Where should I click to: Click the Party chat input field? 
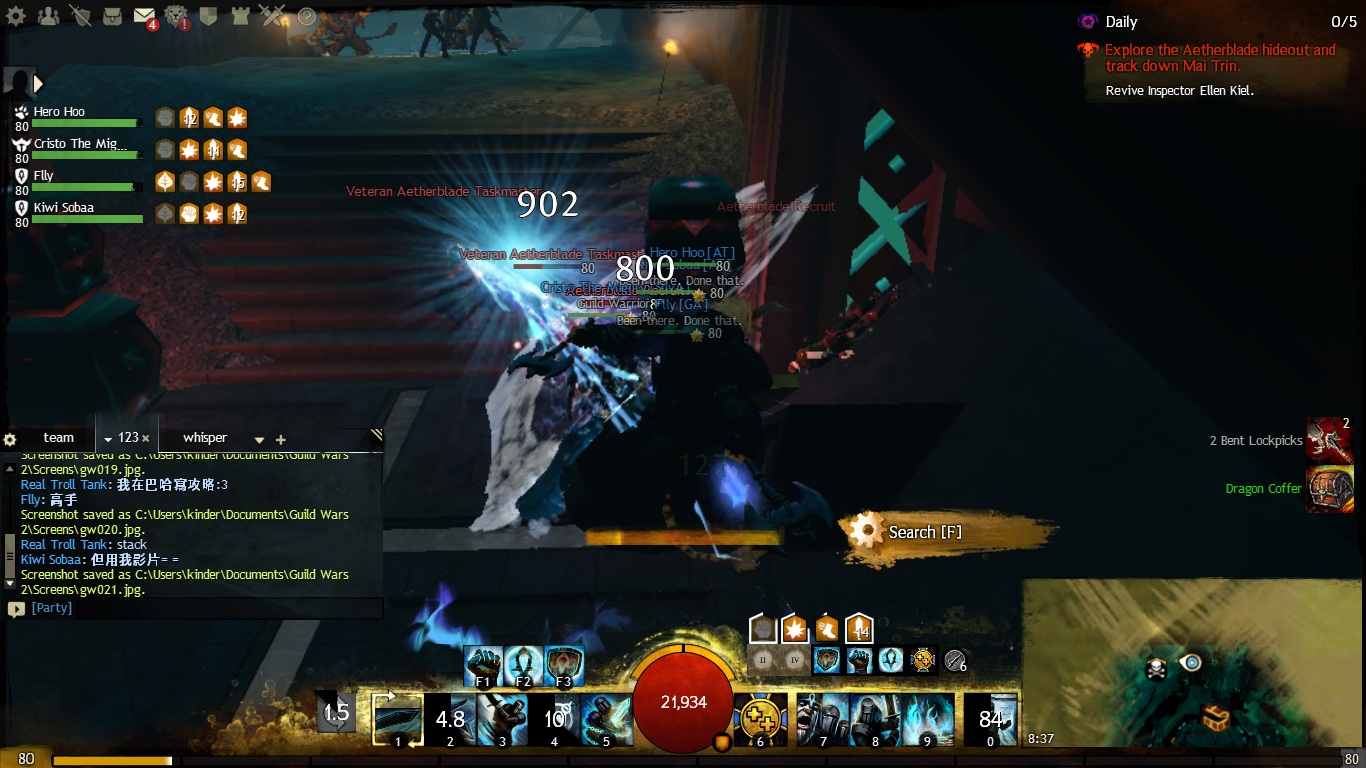tap(200, 608)
